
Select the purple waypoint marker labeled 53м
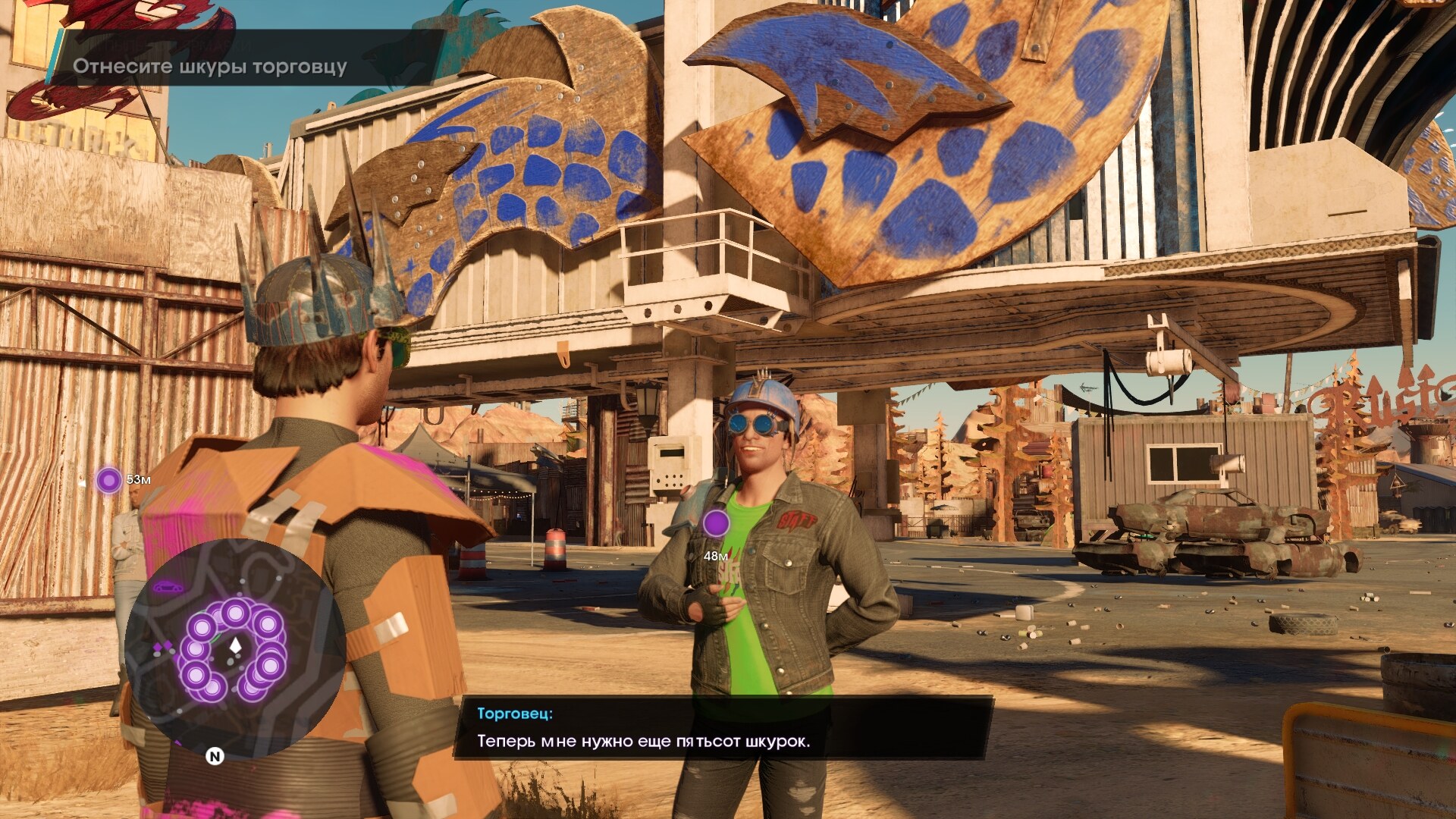click(x=108, y=480)
